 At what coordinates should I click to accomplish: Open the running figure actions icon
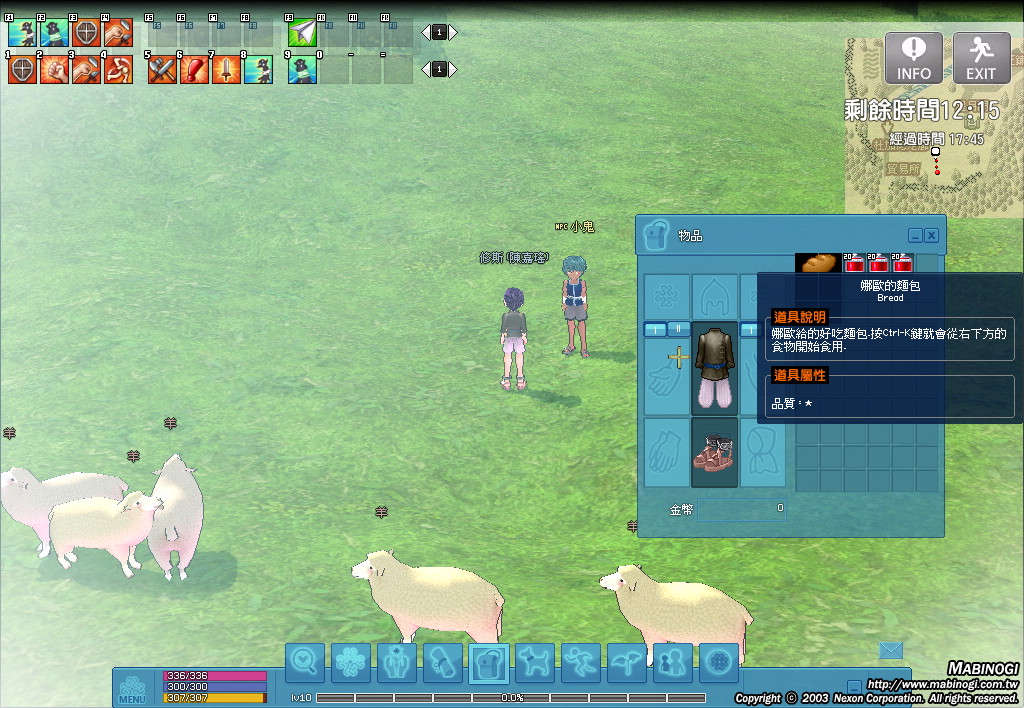(x=581, y=663)
